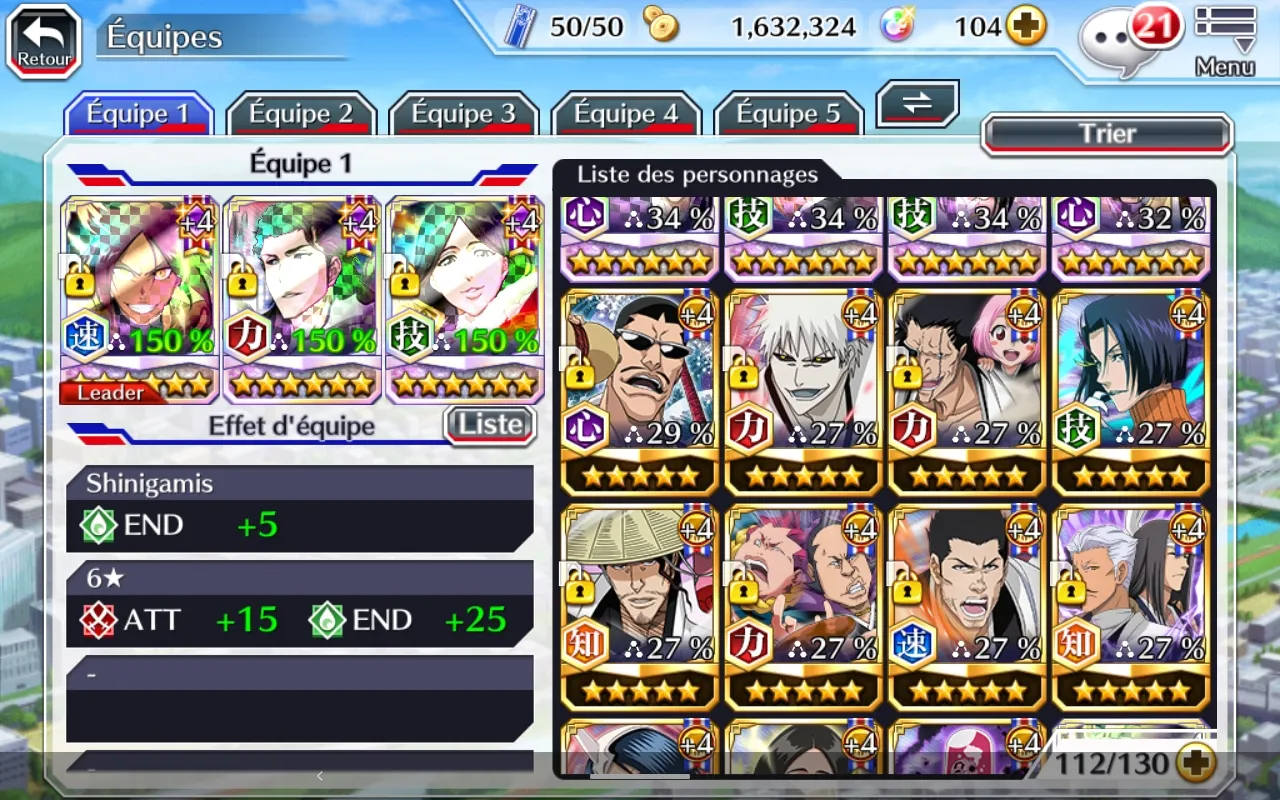
Task: Open the Équipe 3 tab
Action: (464, 114)
